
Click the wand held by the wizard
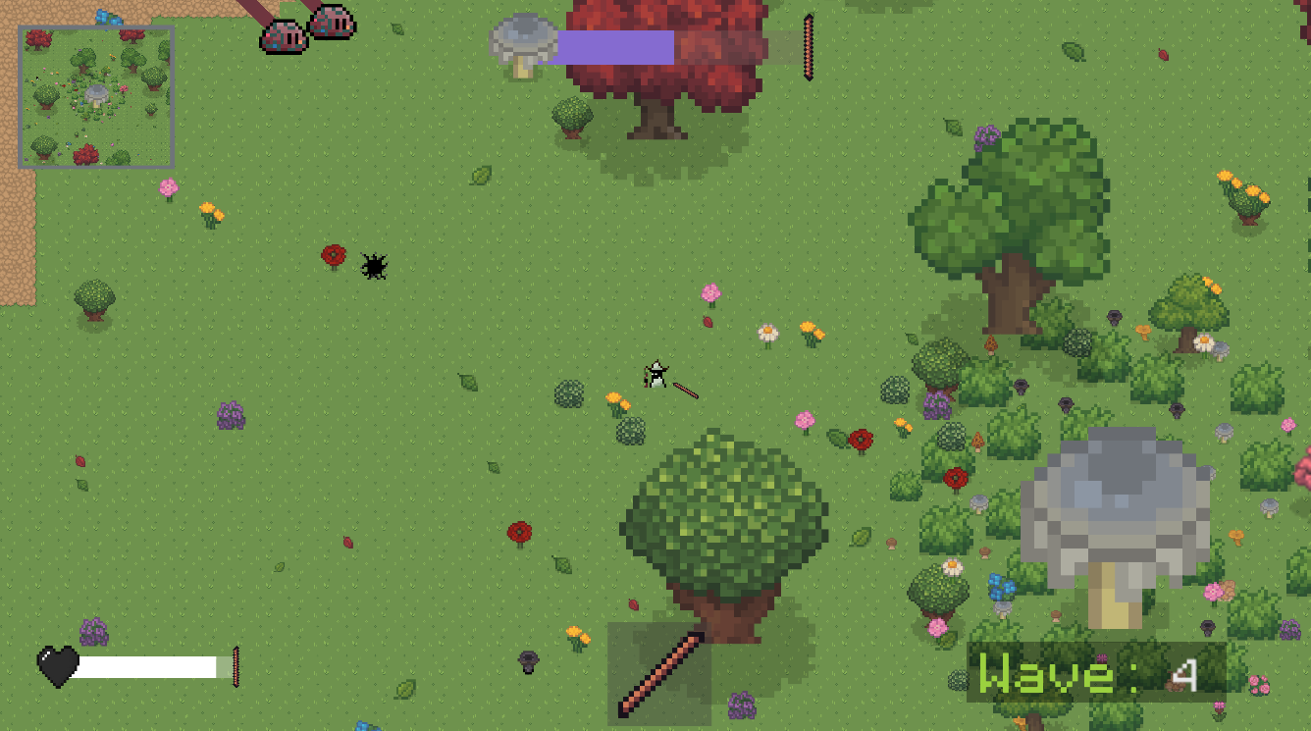685,390
